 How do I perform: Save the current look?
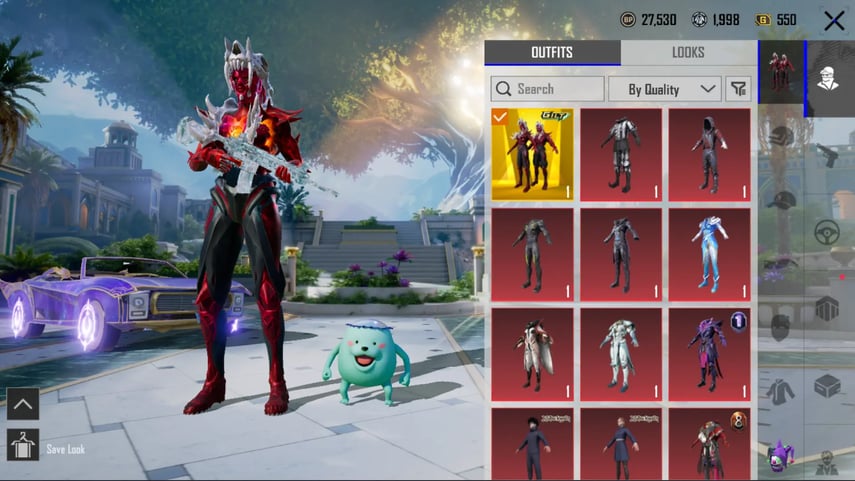[x=22, y=447]
